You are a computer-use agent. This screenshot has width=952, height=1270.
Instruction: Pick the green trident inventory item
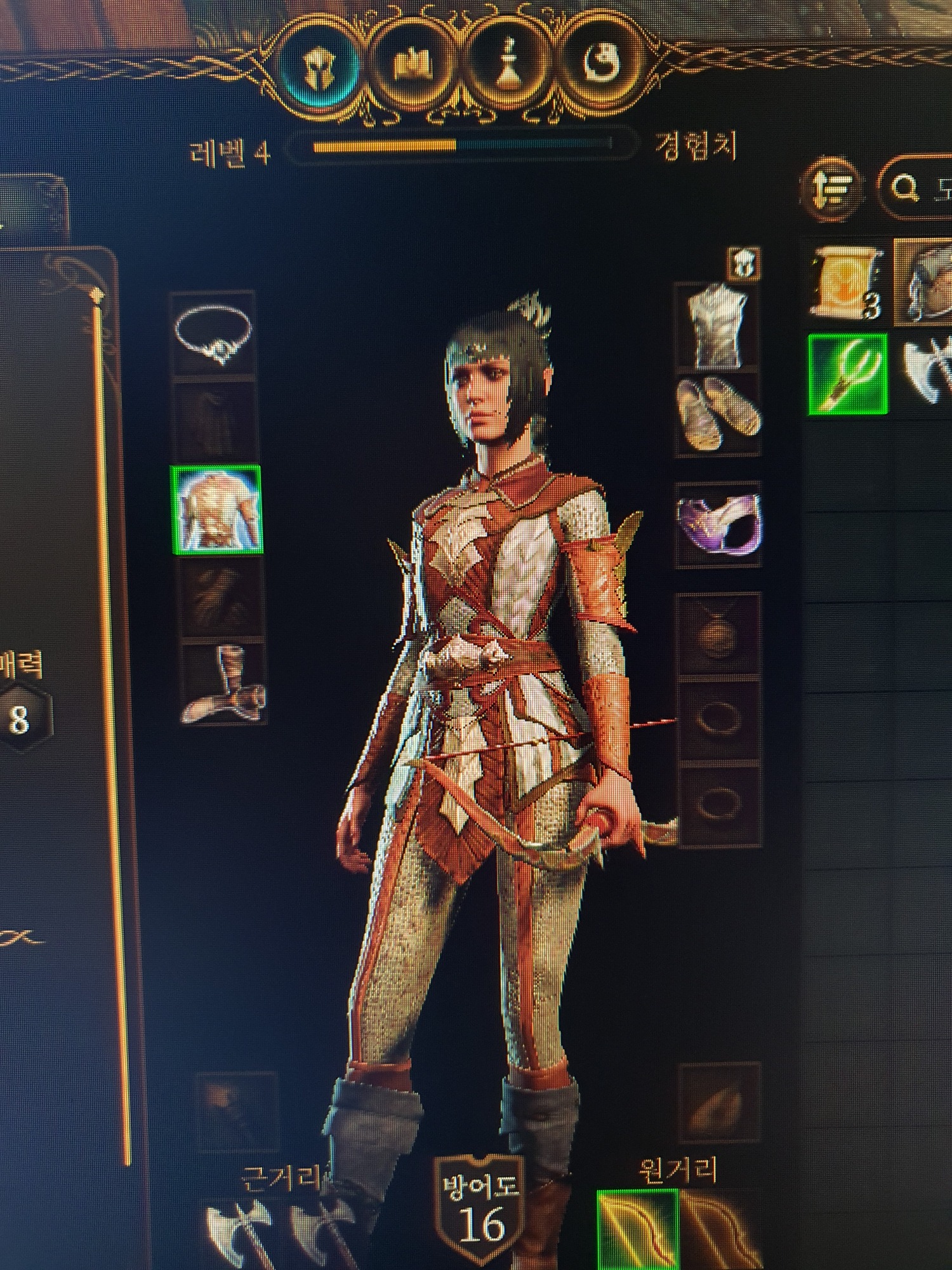coord(847,374)
